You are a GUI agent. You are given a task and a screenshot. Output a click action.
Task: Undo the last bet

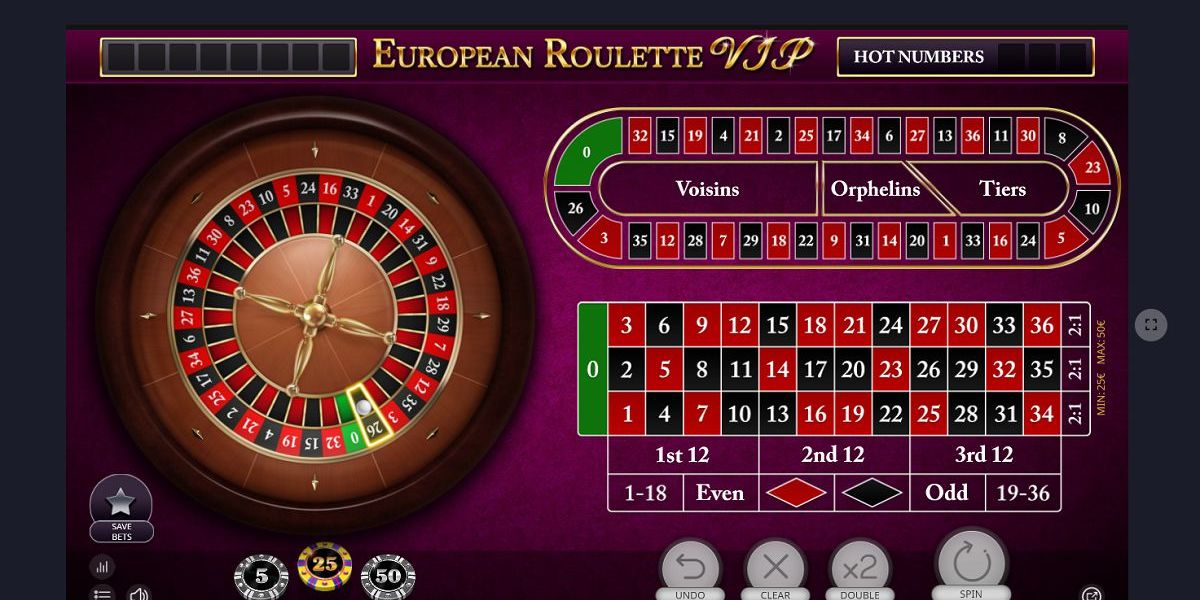[x=690, y=568]
